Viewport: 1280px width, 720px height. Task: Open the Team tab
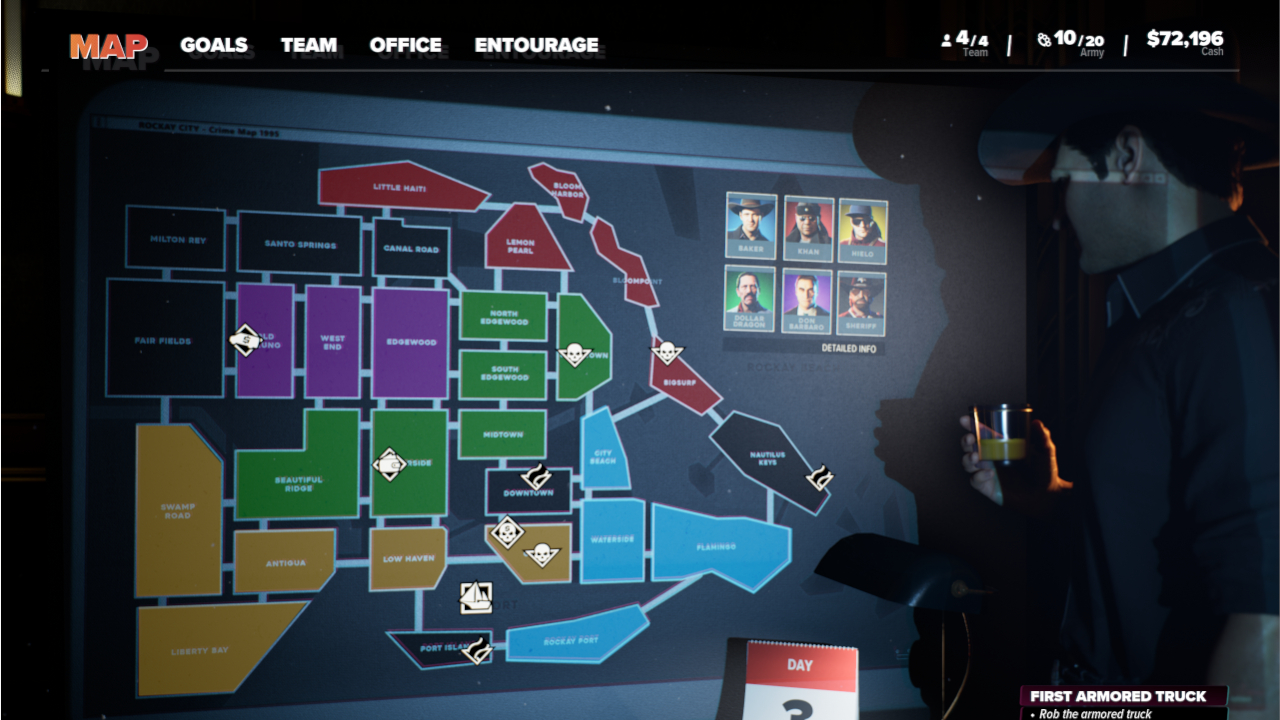308,45
